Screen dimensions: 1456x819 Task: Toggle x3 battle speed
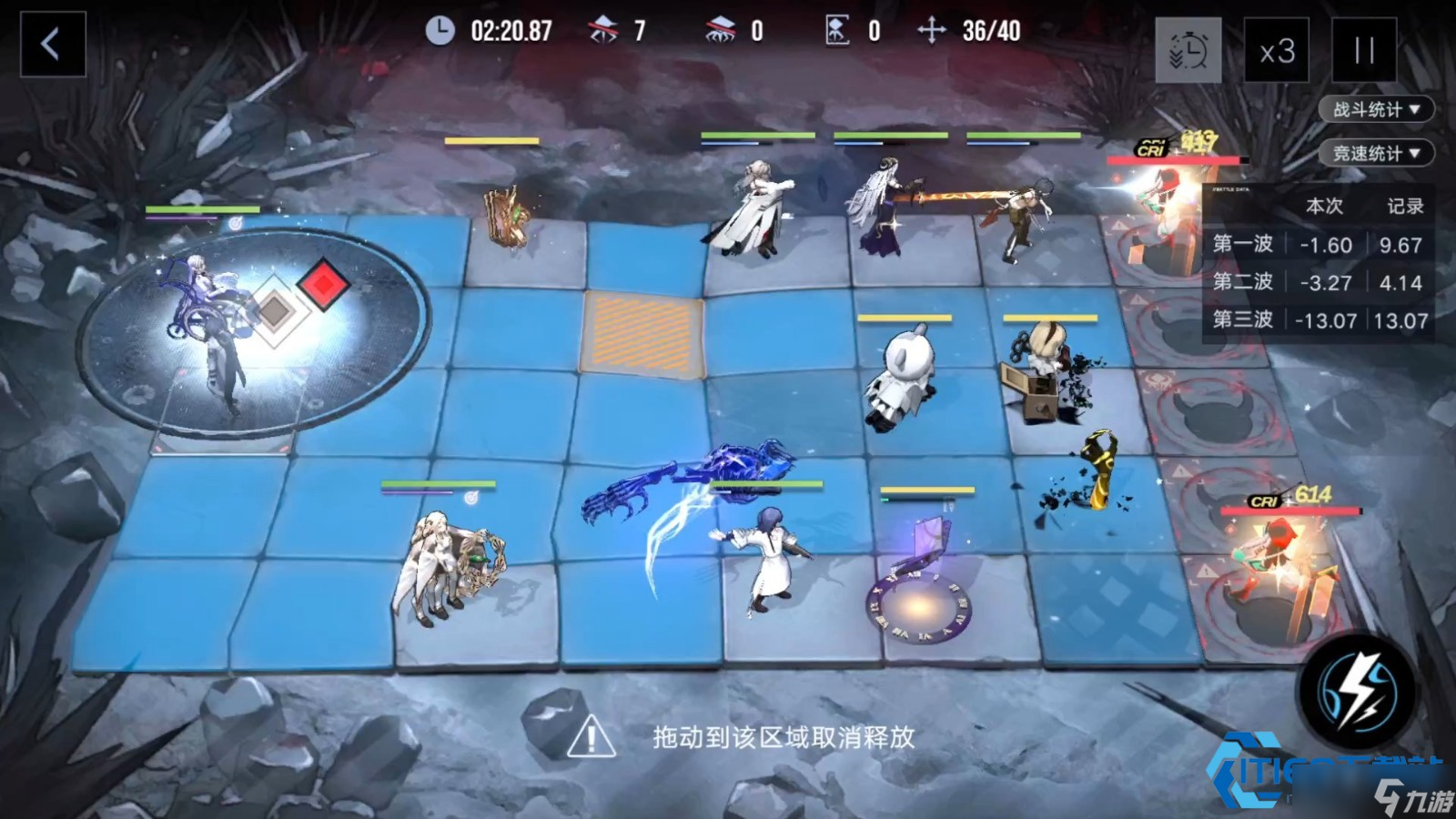1279,51
